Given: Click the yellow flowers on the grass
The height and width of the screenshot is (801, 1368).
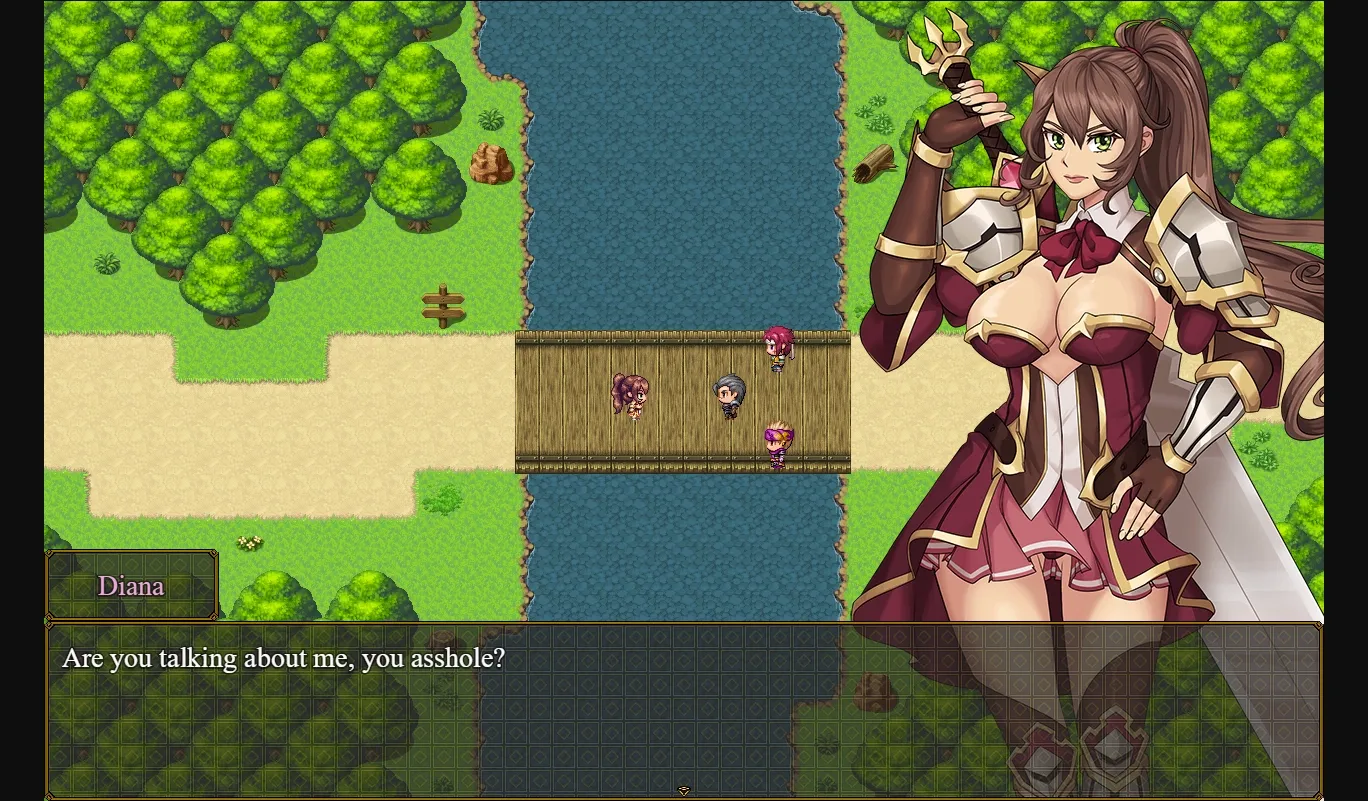Looking at the screenshot, I should click(250, 542).
